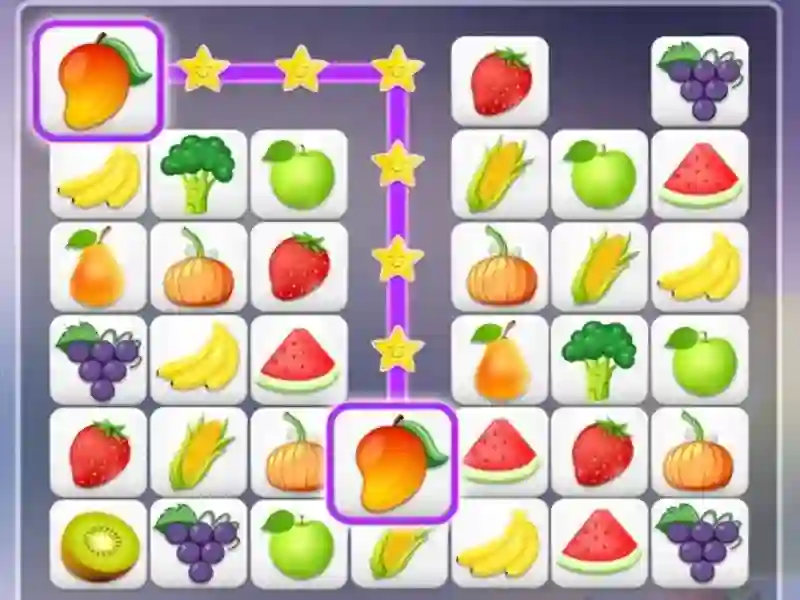Image resolution: width=800 pixels, height=600 pixels.
Task: Select the kiwi tile
Action: pyautogui.click(x=98, y=545)
